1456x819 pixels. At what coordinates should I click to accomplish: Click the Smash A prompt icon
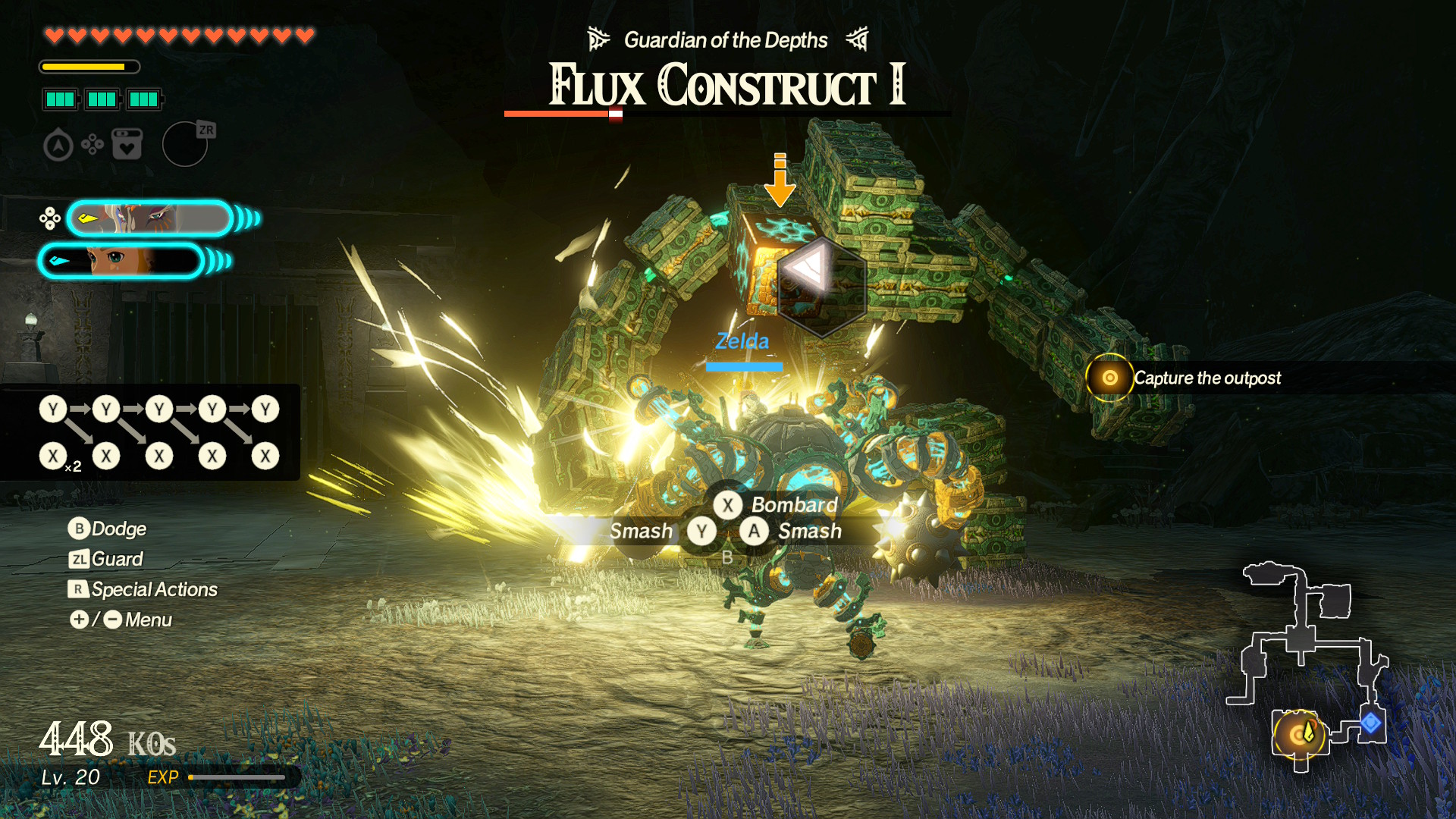[754, 532]
